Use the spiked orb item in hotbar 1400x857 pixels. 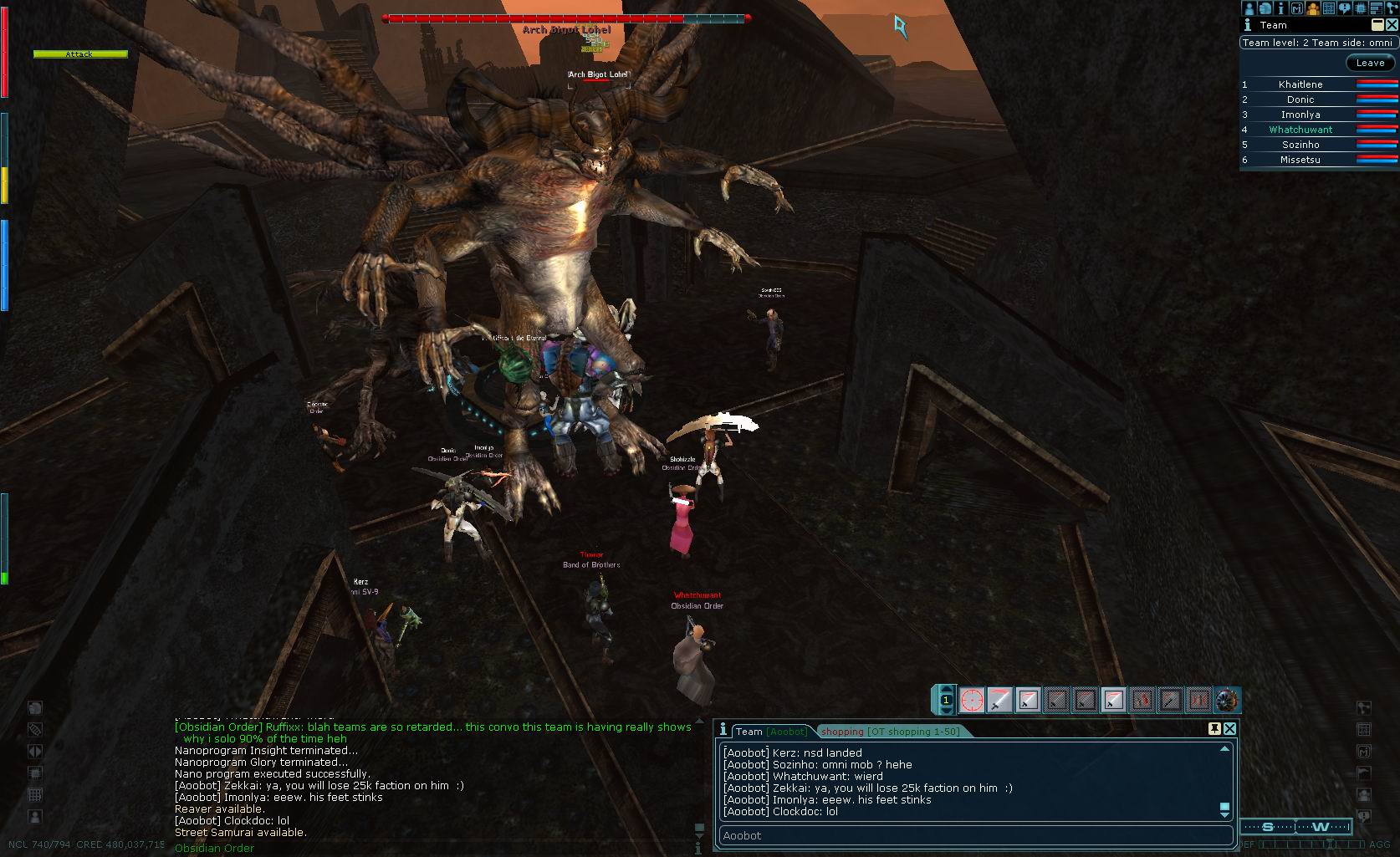pyautogui.click(x=1227, y=700)
